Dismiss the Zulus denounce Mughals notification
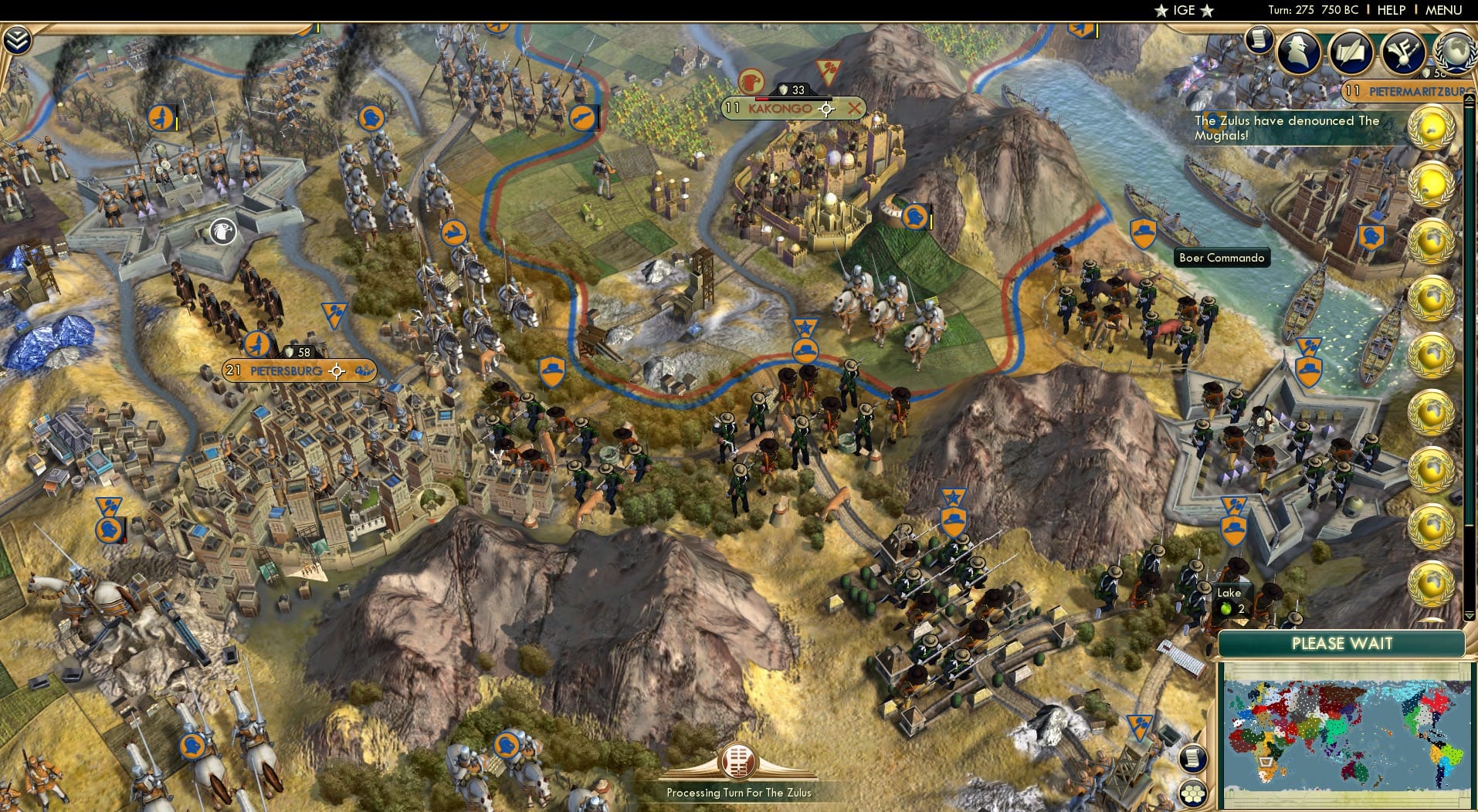 [x=1286, y=128]
